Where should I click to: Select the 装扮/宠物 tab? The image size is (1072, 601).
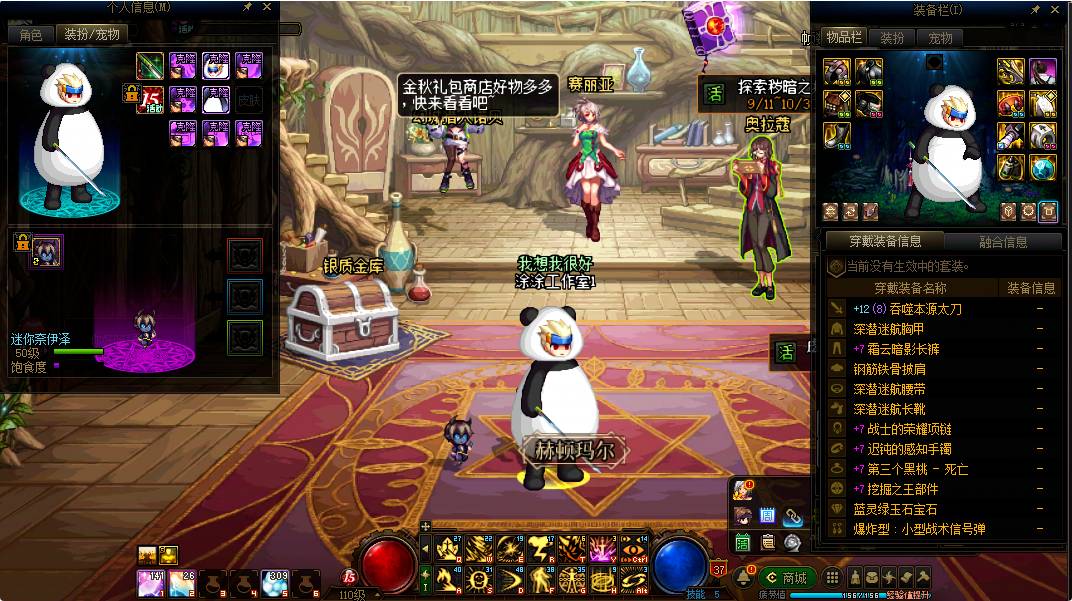91,34
